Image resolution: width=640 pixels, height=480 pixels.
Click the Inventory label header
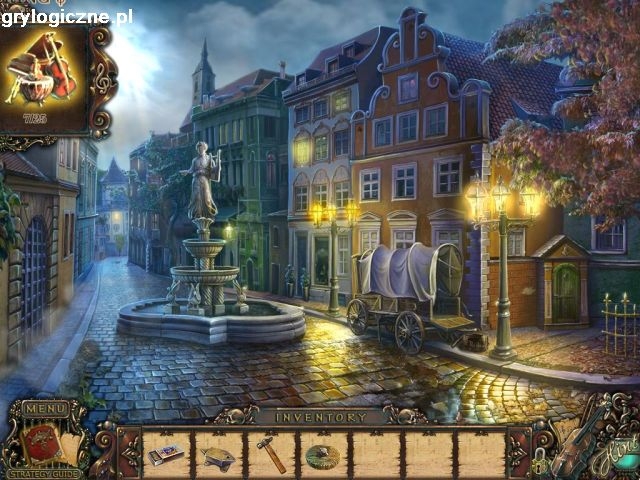(320, 415)
